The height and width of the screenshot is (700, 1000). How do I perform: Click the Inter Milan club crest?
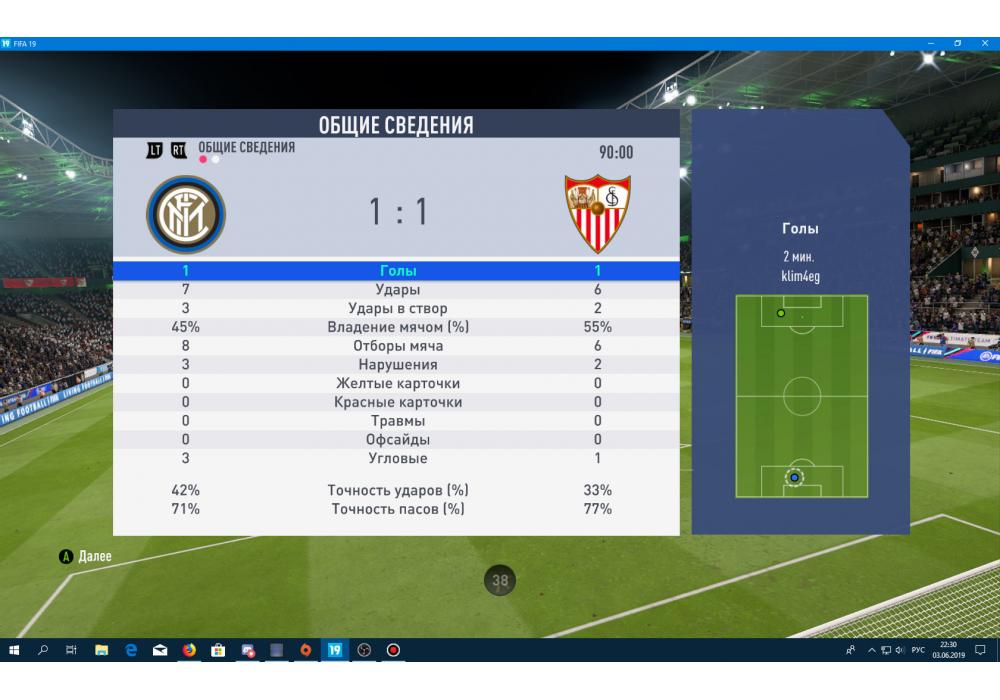pos(186,214)
